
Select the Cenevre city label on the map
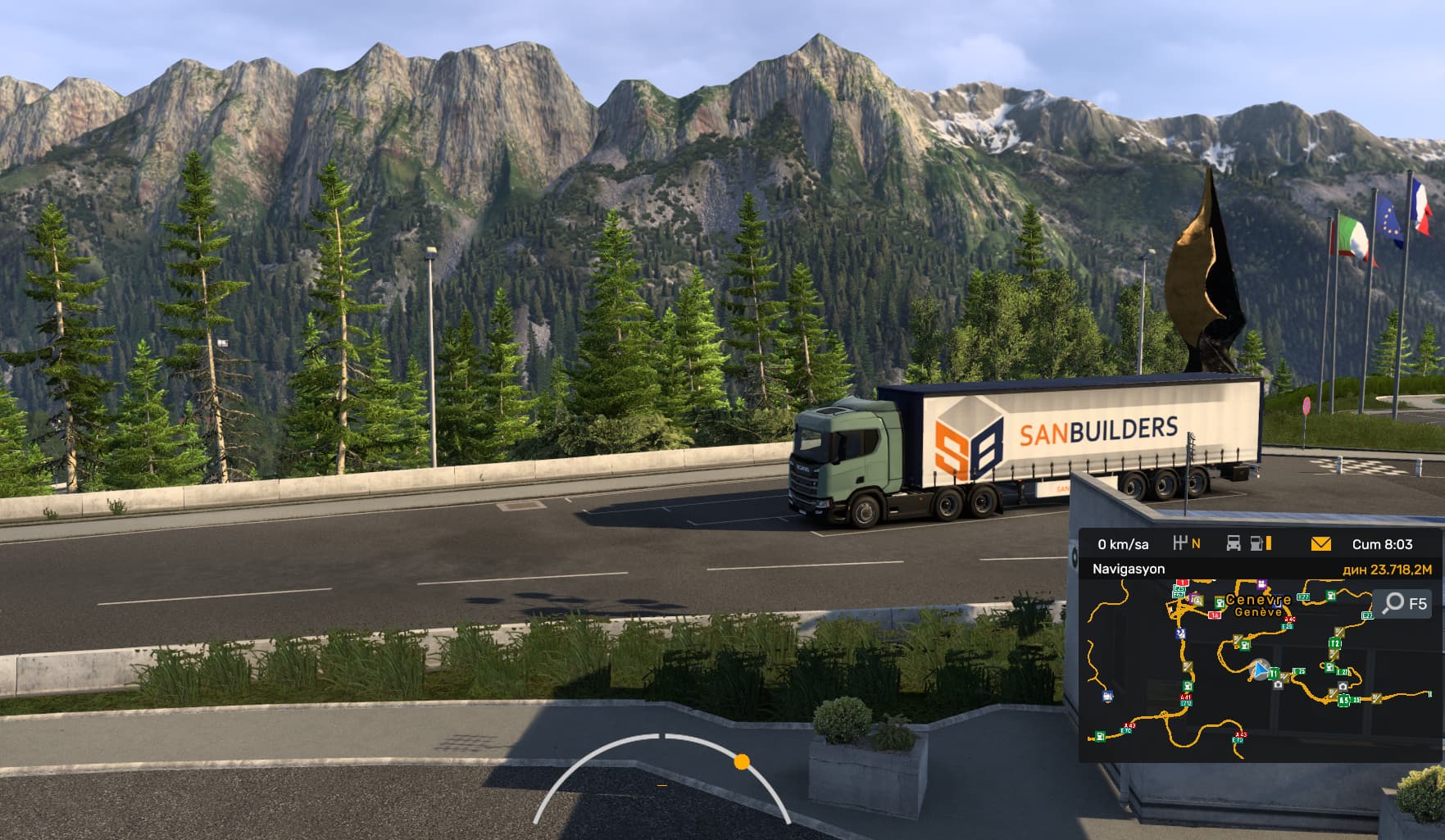point(1258,600)
